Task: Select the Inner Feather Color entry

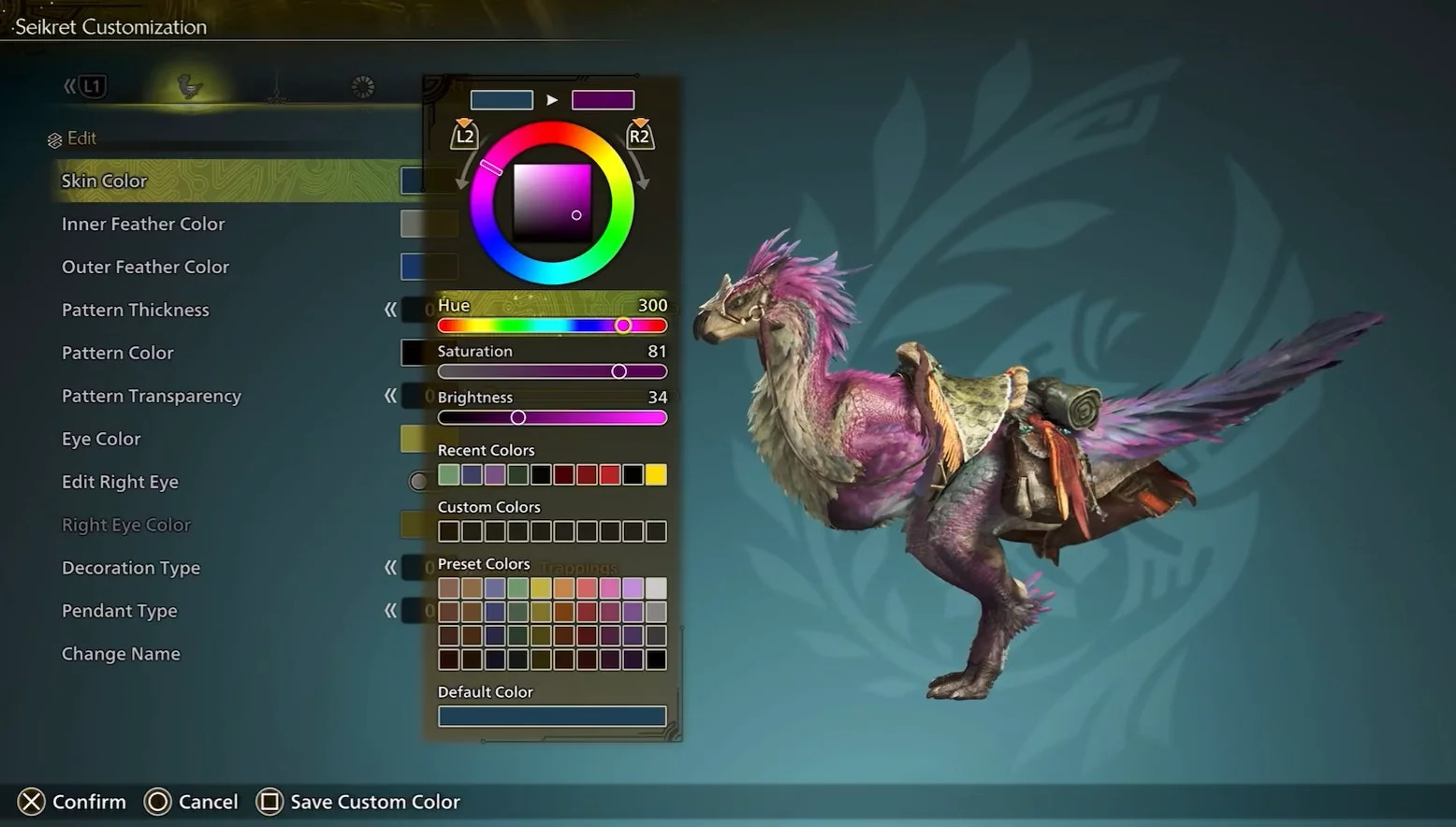Action: (143, 224)
